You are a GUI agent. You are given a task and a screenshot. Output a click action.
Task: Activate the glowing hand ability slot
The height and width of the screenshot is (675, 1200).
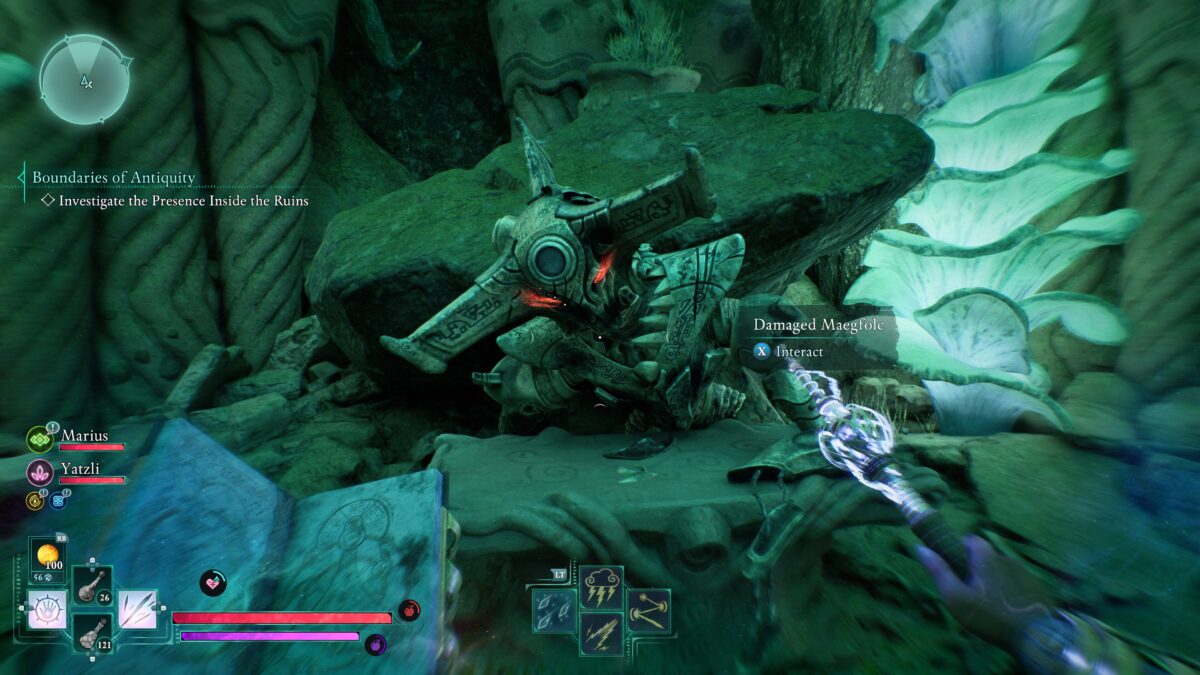click(x=47, y=609)
